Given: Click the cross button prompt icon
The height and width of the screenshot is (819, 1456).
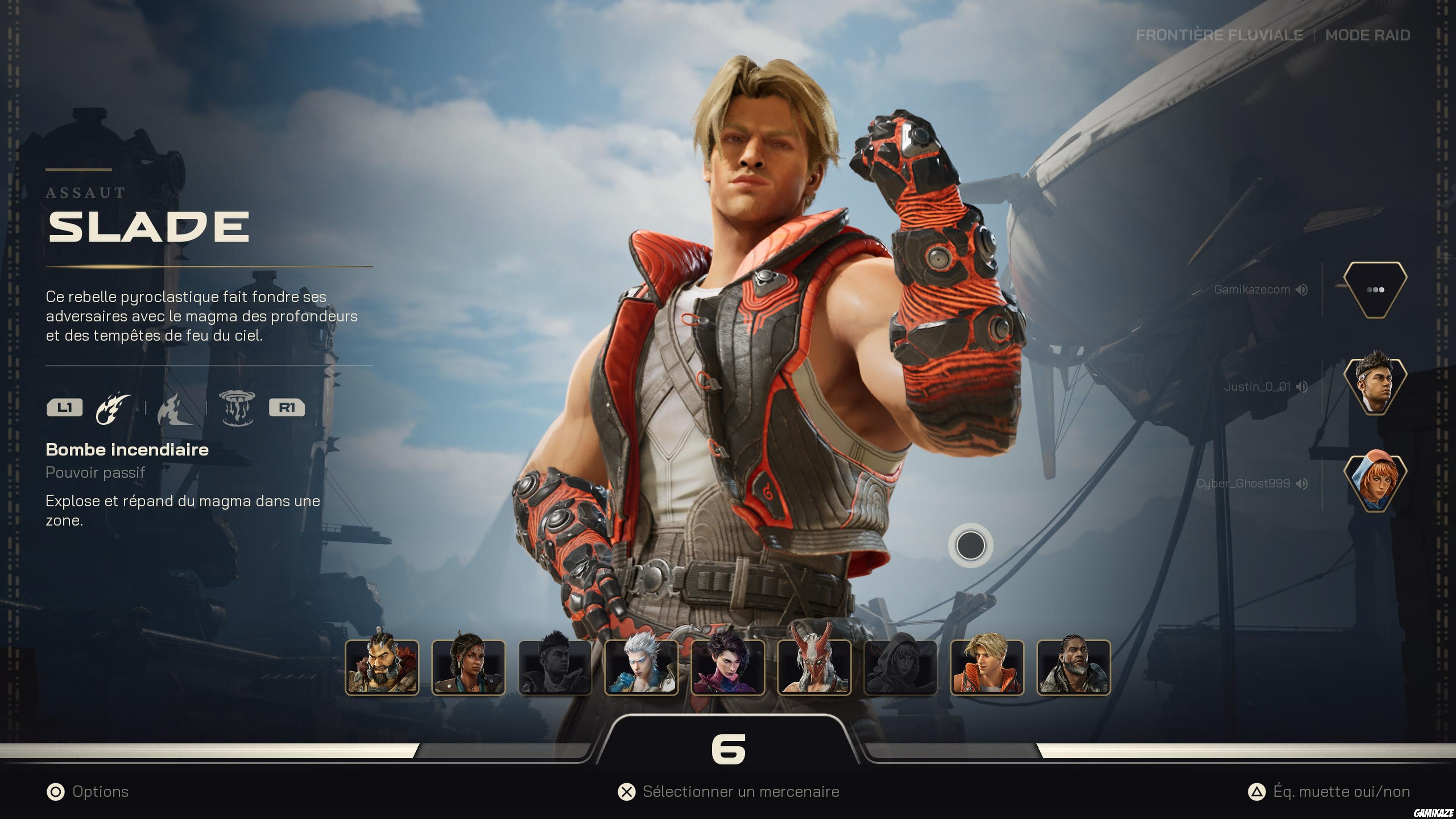Looking at the screenshot, I should pyautogui.click(x=628, y=791).
